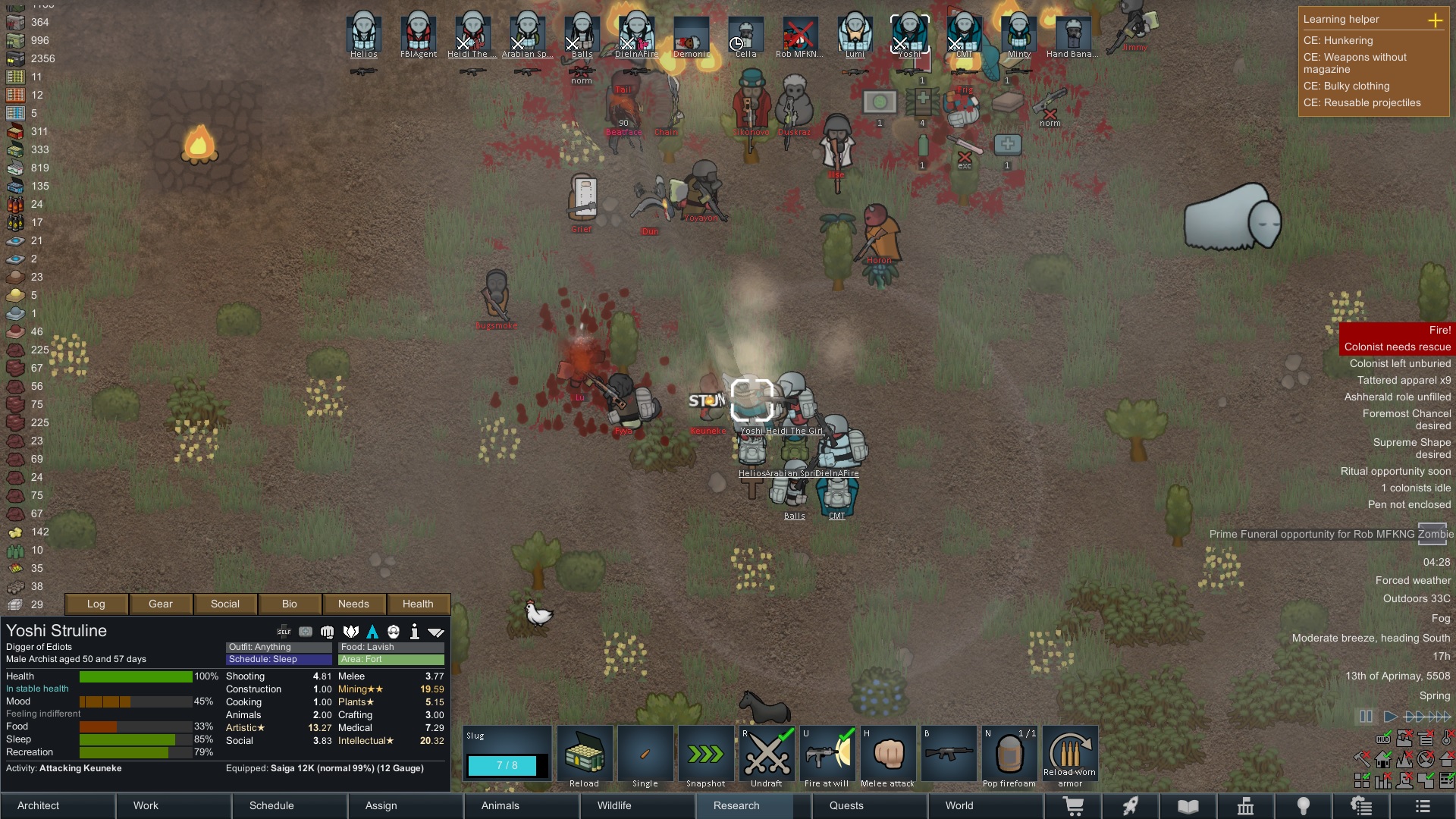Open the Wildlife menu

[x=614, y=805]
